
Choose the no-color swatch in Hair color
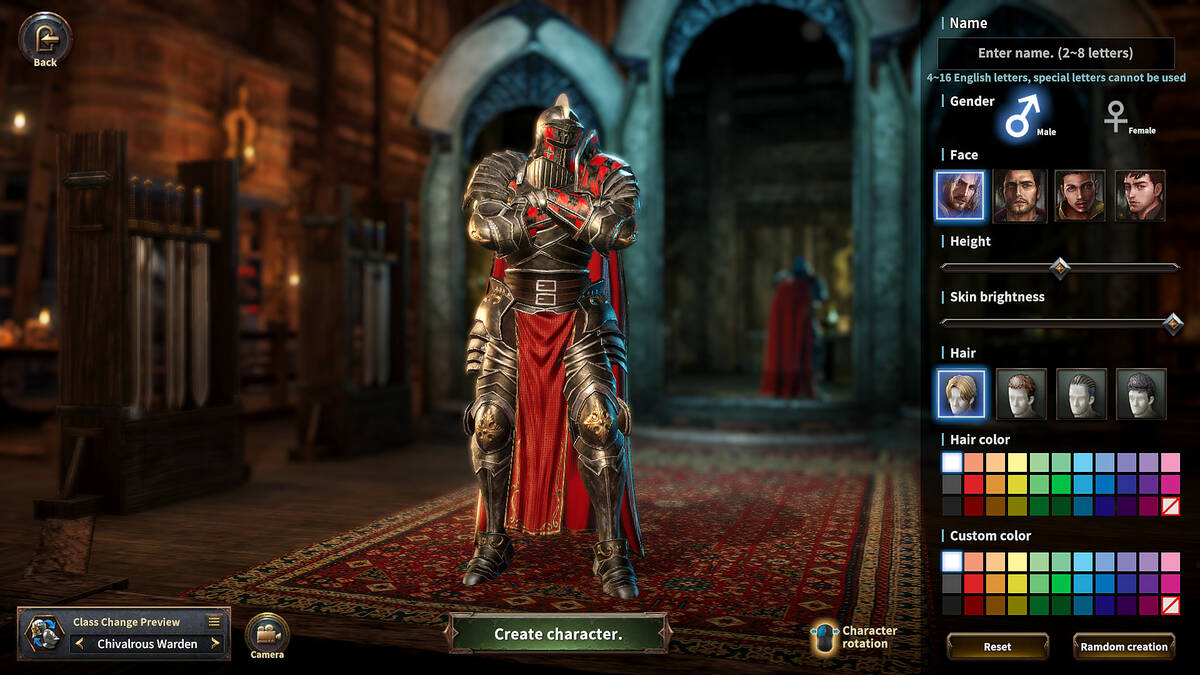click(x=1170, y=506)
